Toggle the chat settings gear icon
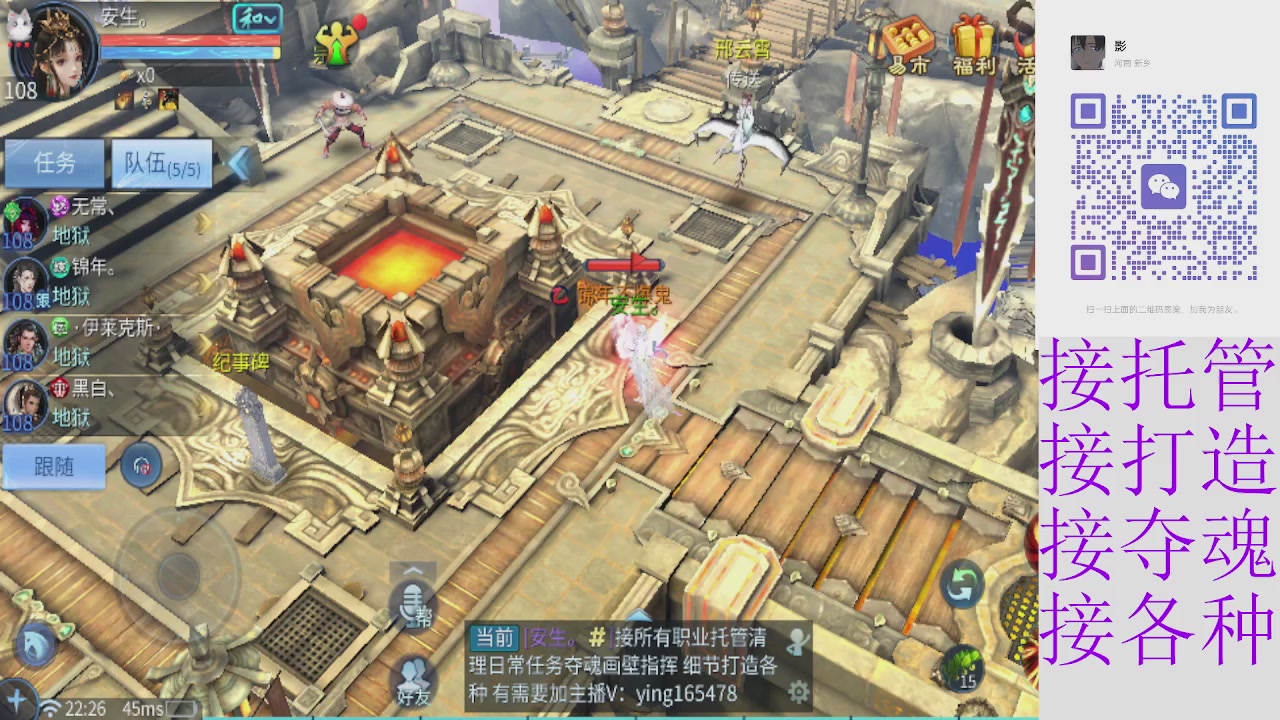Image resolution: width=1280 pixels, height=720 pixels. click(x=797, y=690)
